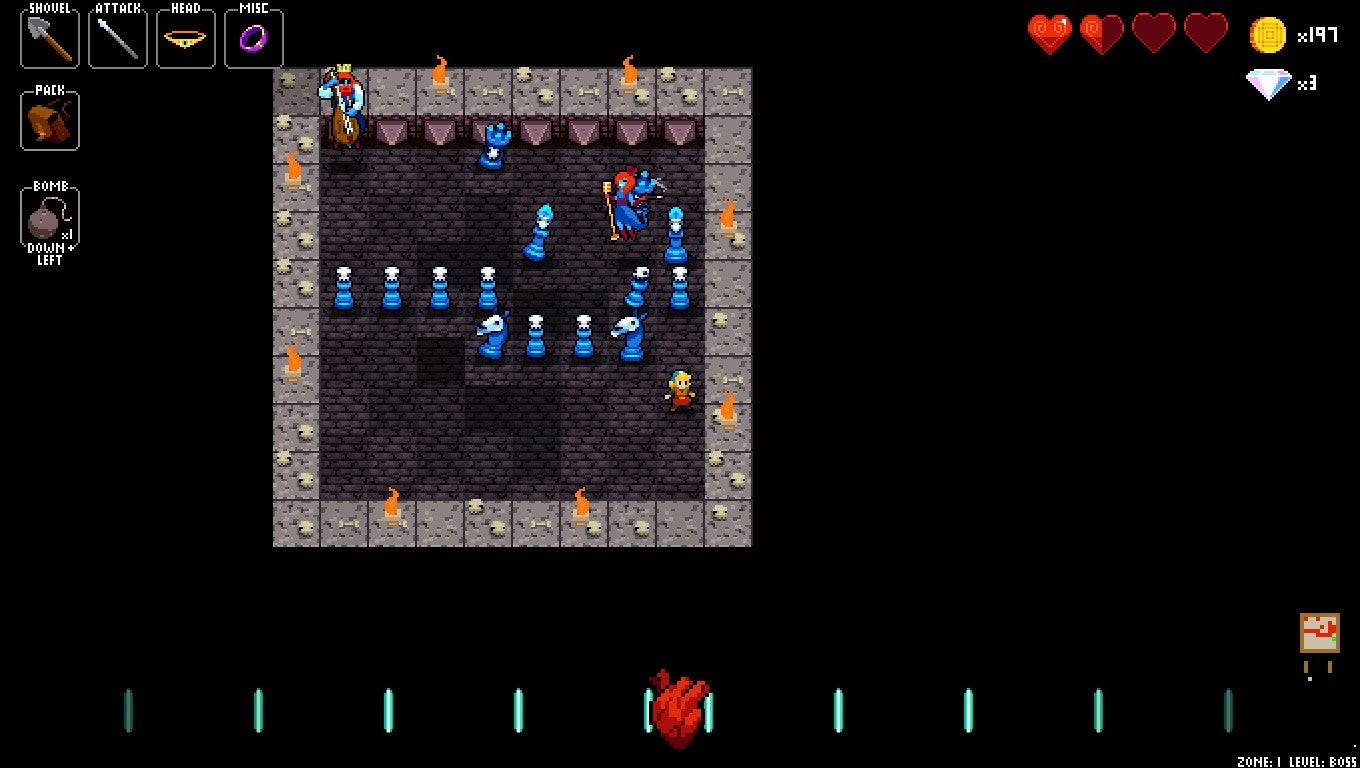The width and height of the screenshot is (1360, 768).
Task: Select the purple ring in the Misc slot
Action: [x=253, y=40]
